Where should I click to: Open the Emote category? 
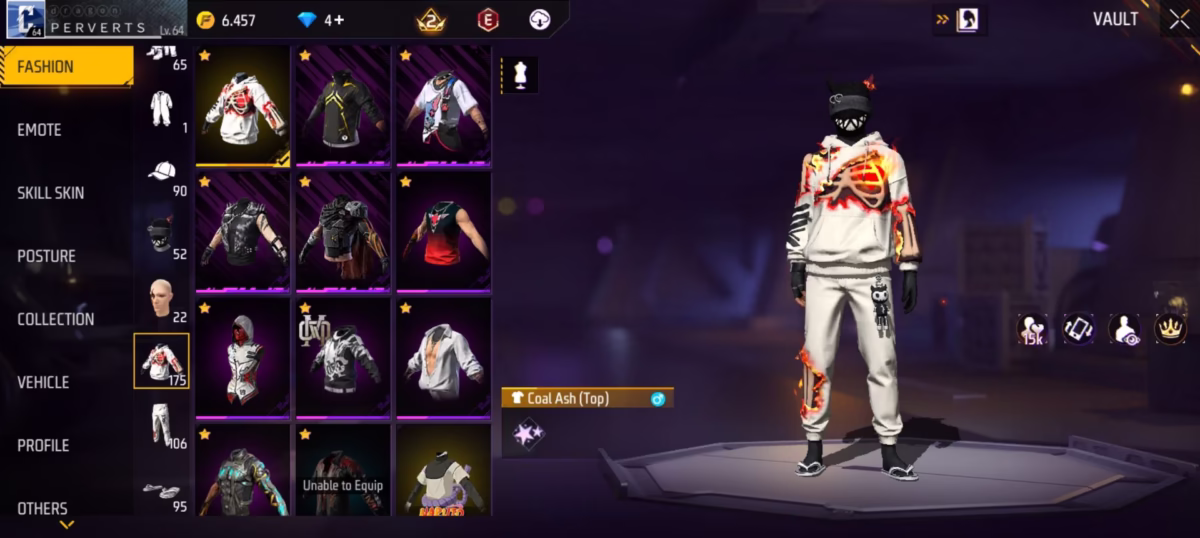click(x=40, y=130)
